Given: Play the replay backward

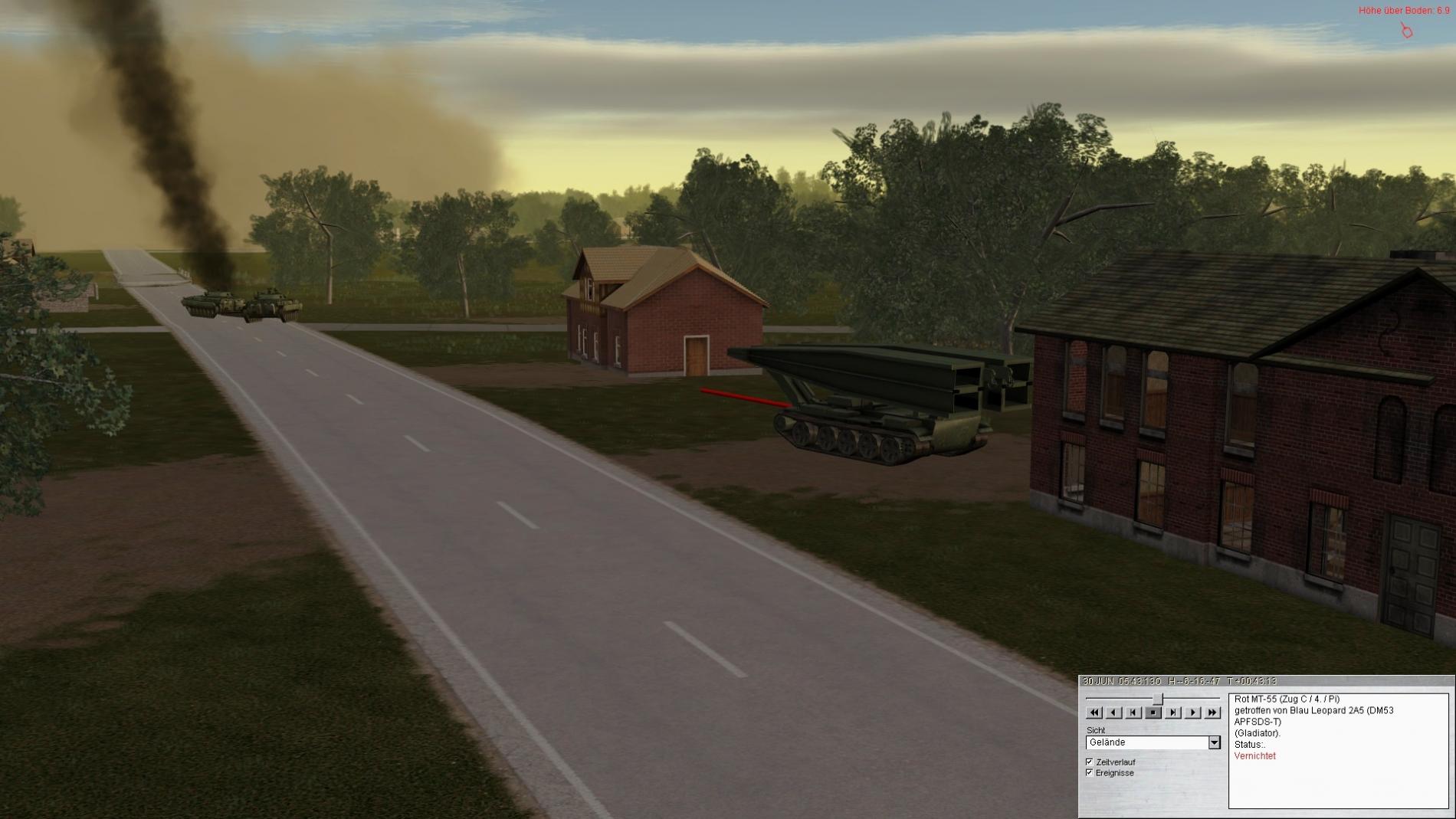Looking at the screenshot, I should click(1113, 713).
